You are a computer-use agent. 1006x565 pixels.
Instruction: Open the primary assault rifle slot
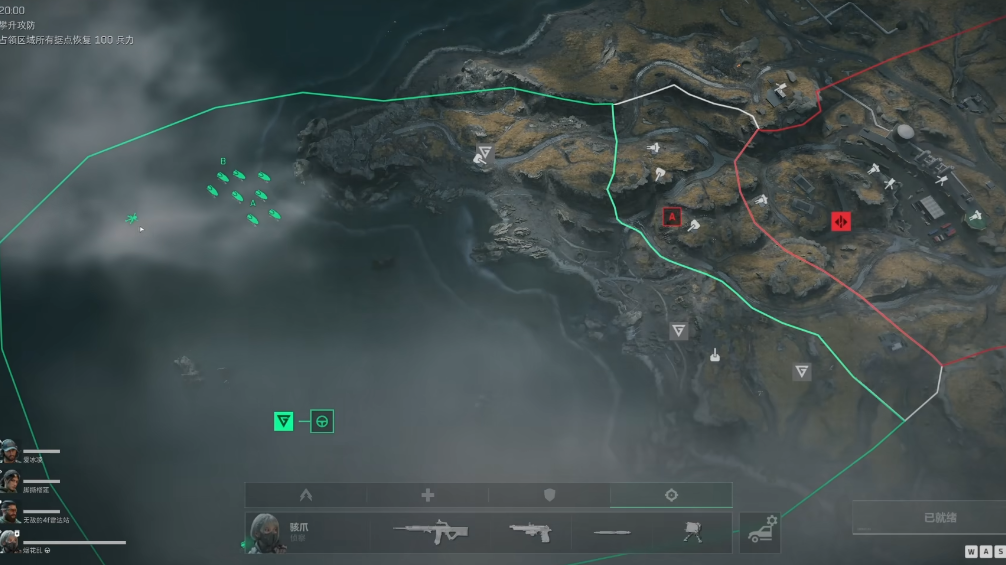pos(430,532)
